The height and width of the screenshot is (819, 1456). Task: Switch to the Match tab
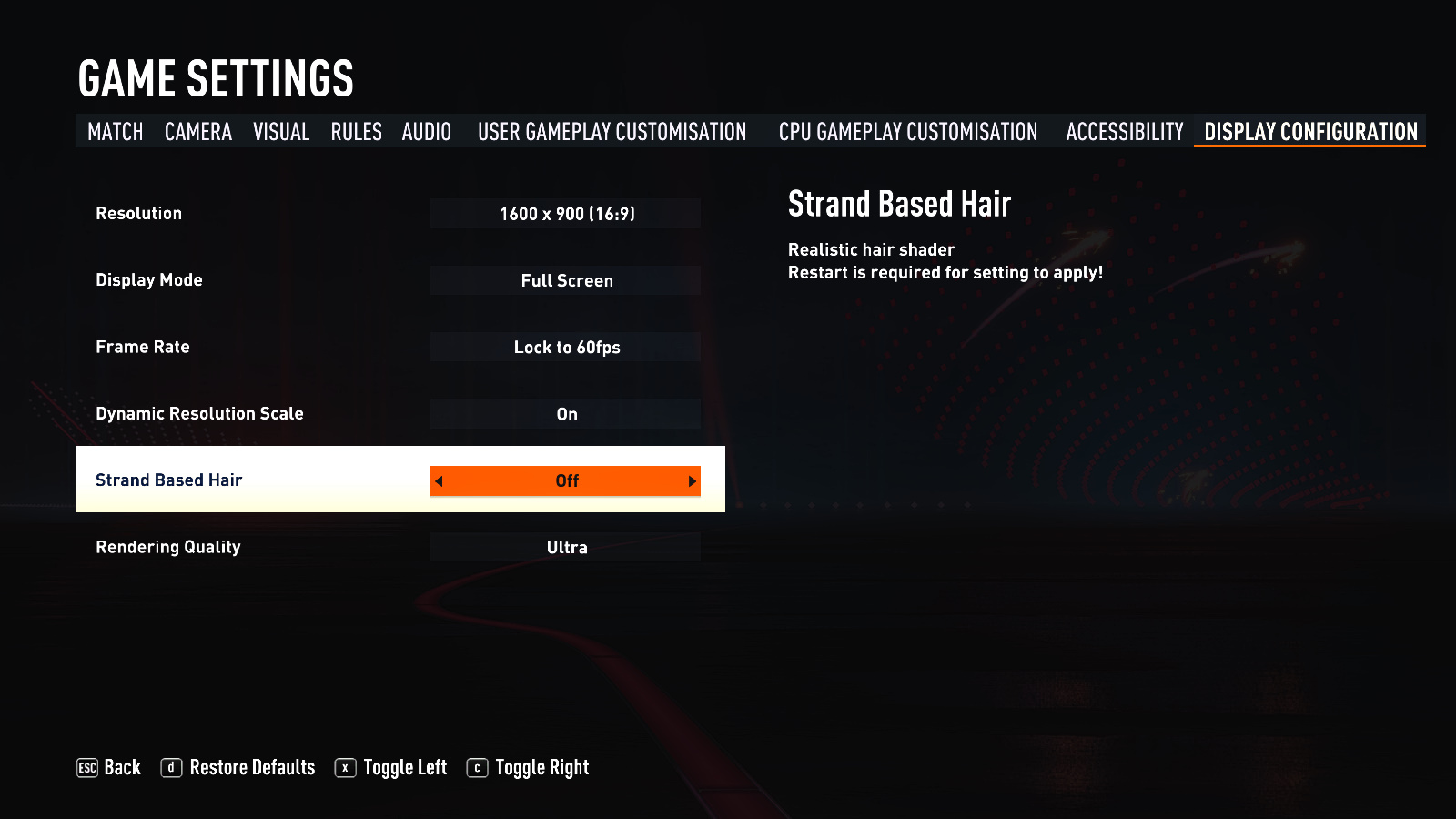click(x=116, y=132)
